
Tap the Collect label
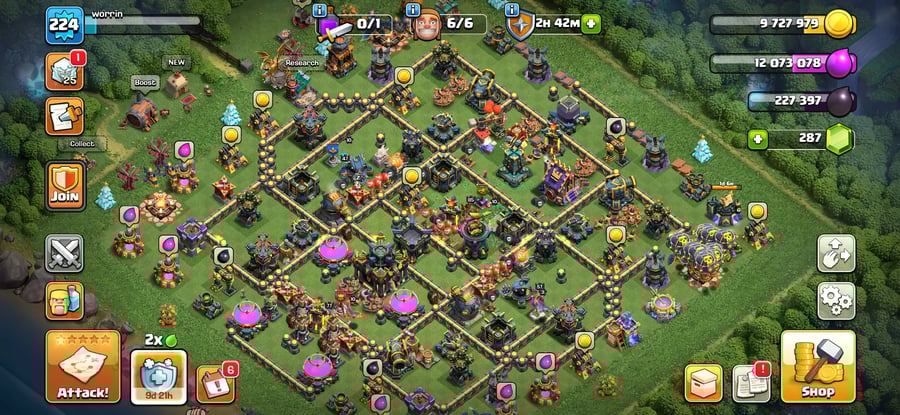click(x=81, y=143)
